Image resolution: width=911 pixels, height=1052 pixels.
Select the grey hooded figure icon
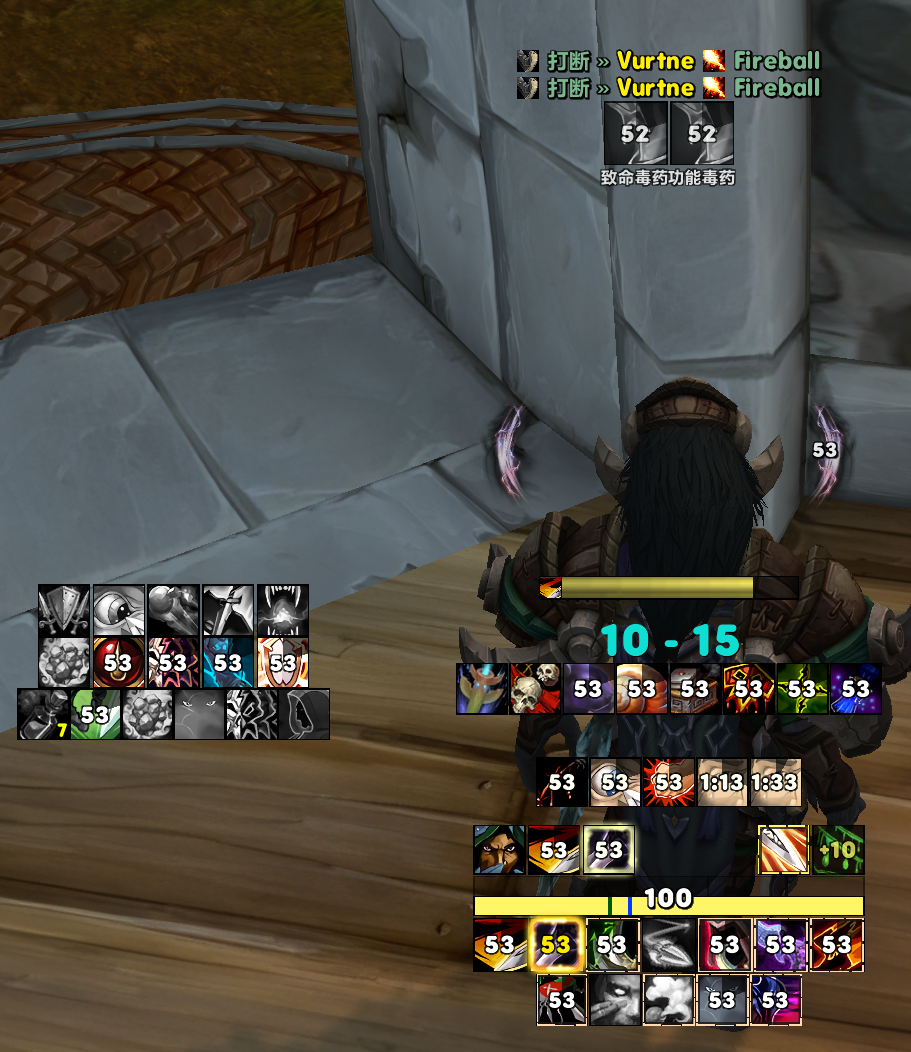pyautogui.click(x=304, y=714)
